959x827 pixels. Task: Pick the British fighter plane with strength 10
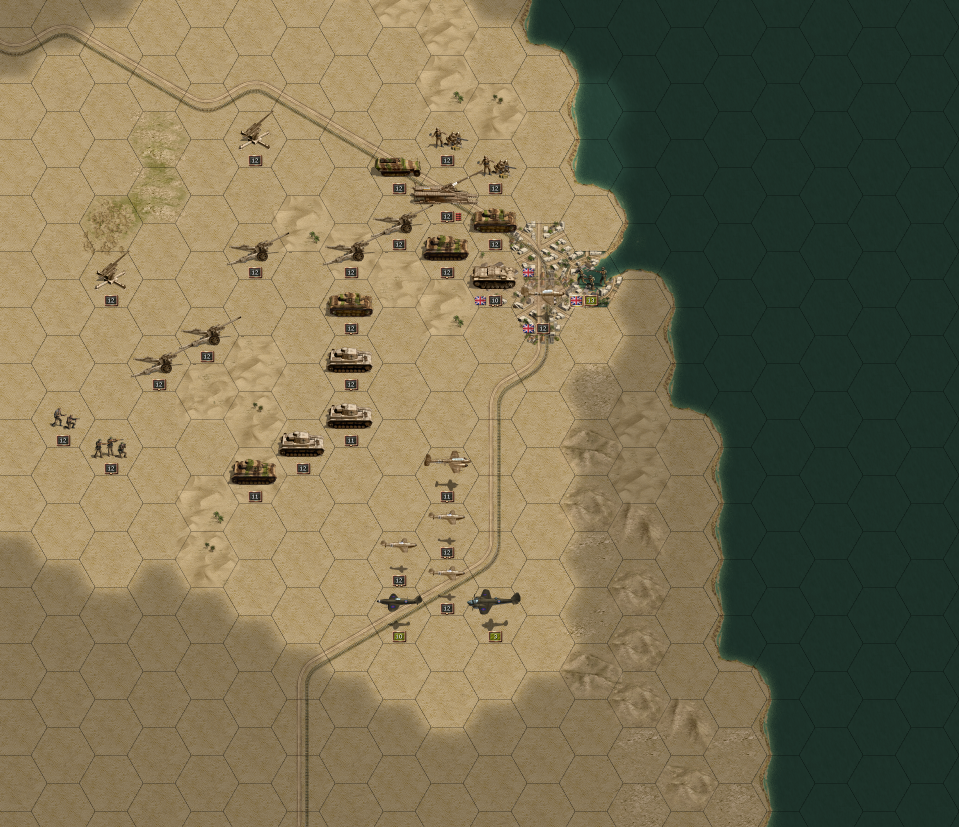(399, 602)
